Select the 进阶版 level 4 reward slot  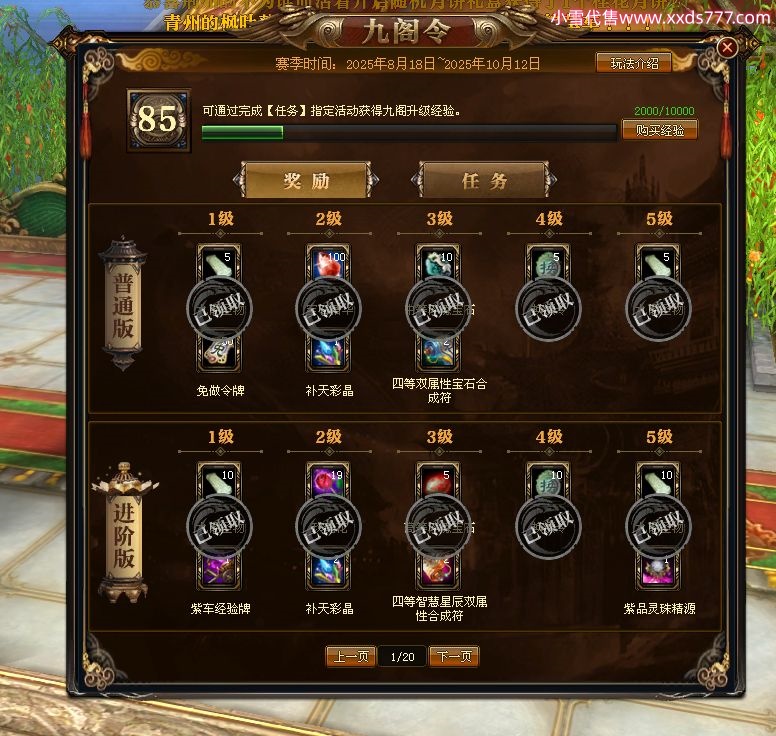click(548, 526)
